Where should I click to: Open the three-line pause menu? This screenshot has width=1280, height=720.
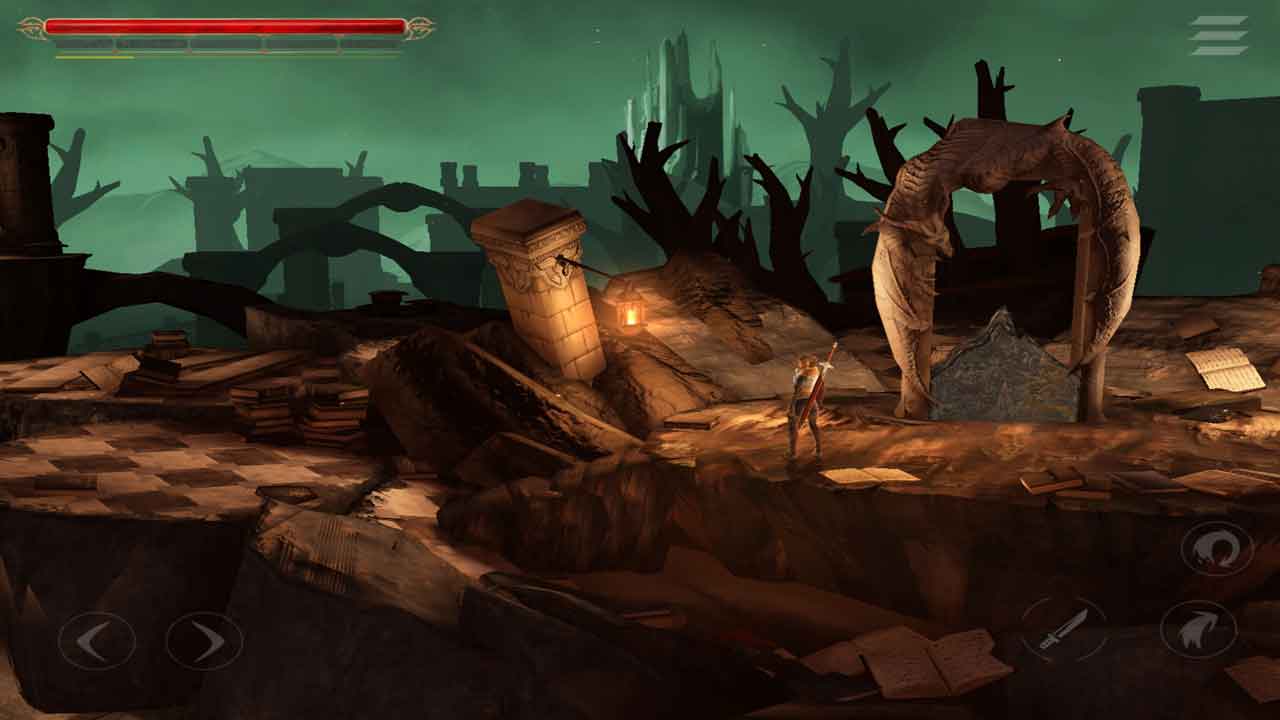pos(1218,35)
